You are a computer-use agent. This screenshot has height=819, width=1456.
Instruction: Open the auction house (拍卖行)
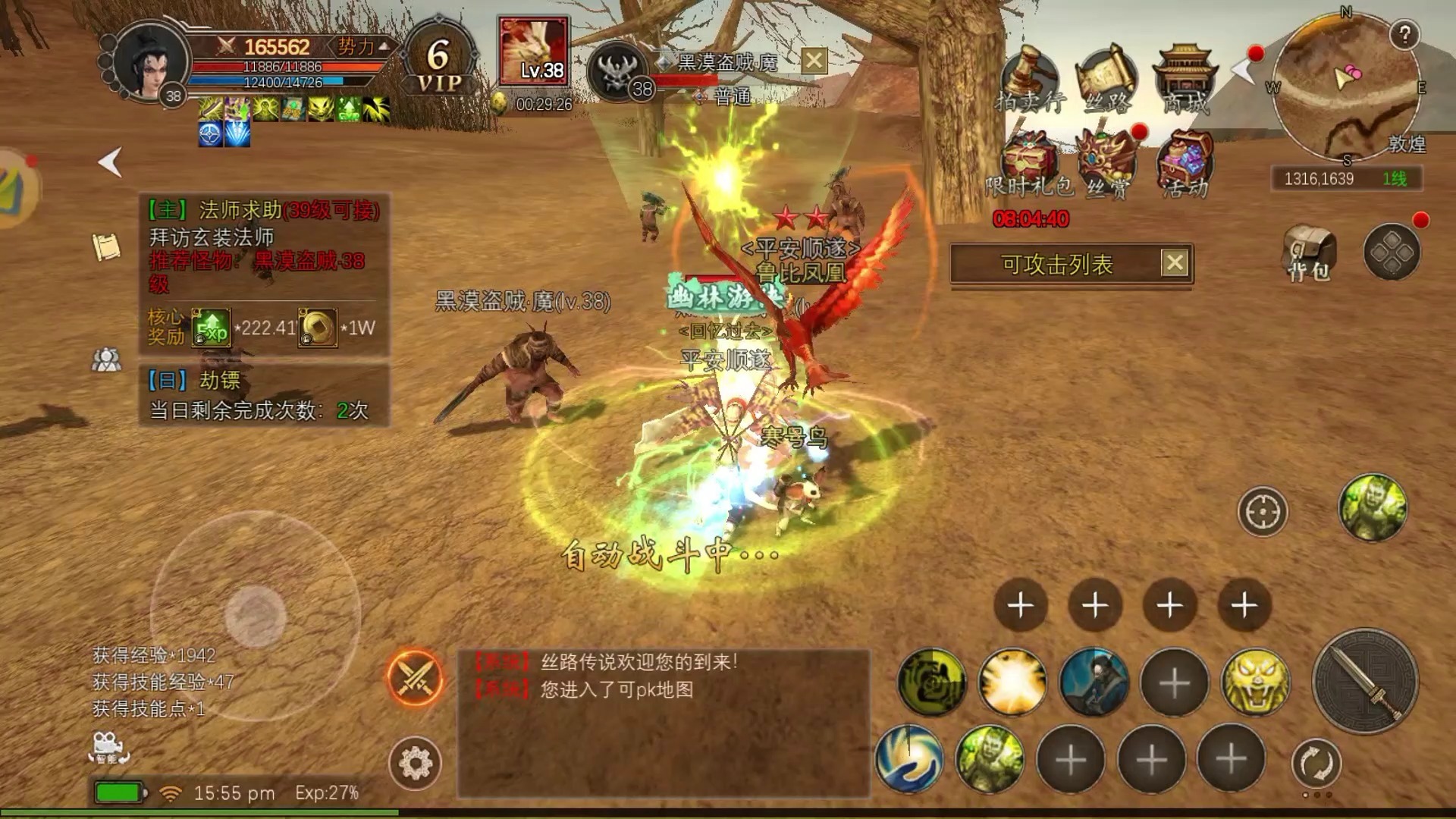point(1029,80)
